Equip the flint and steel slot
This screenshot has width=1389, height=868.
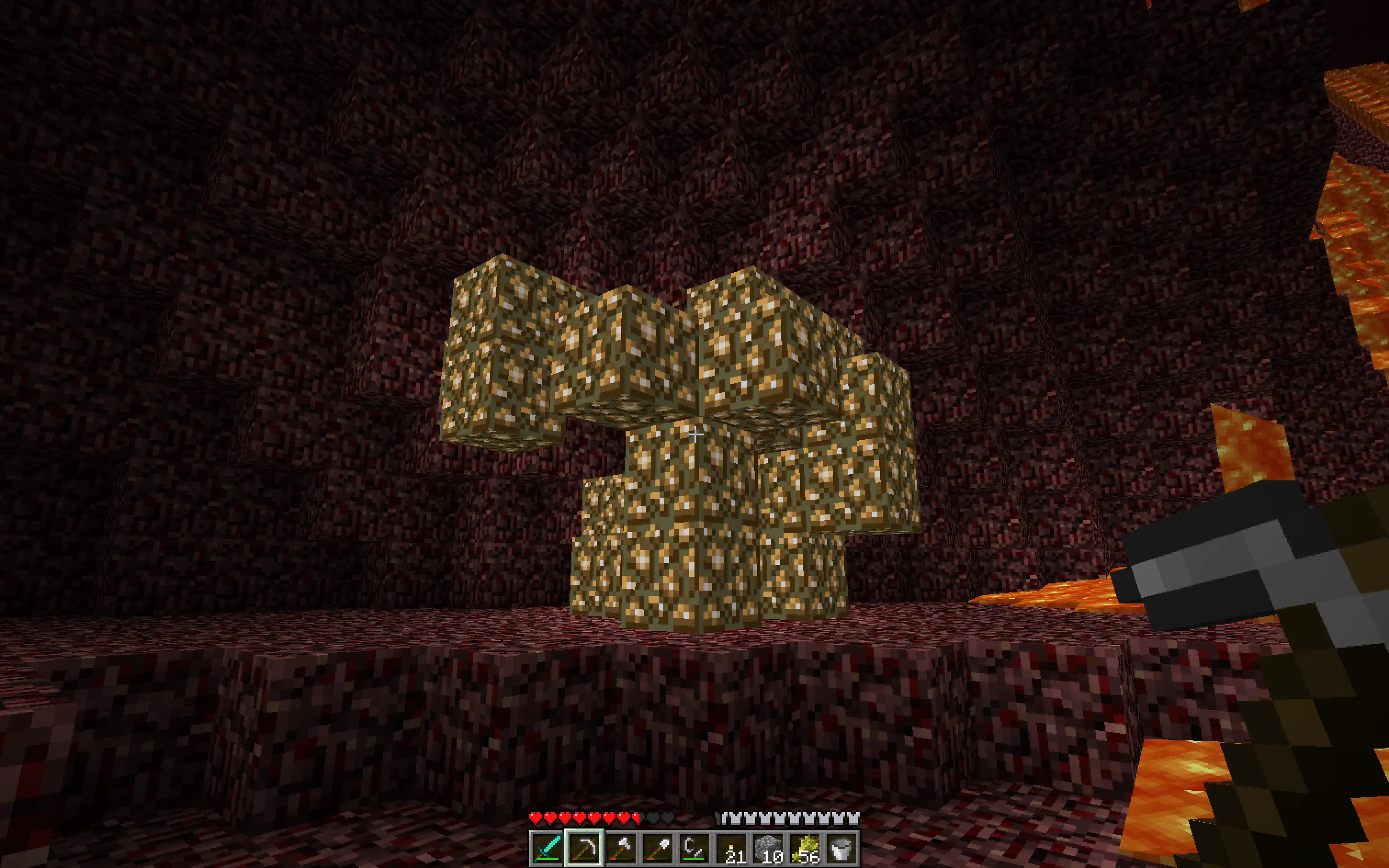click(694, 847)
